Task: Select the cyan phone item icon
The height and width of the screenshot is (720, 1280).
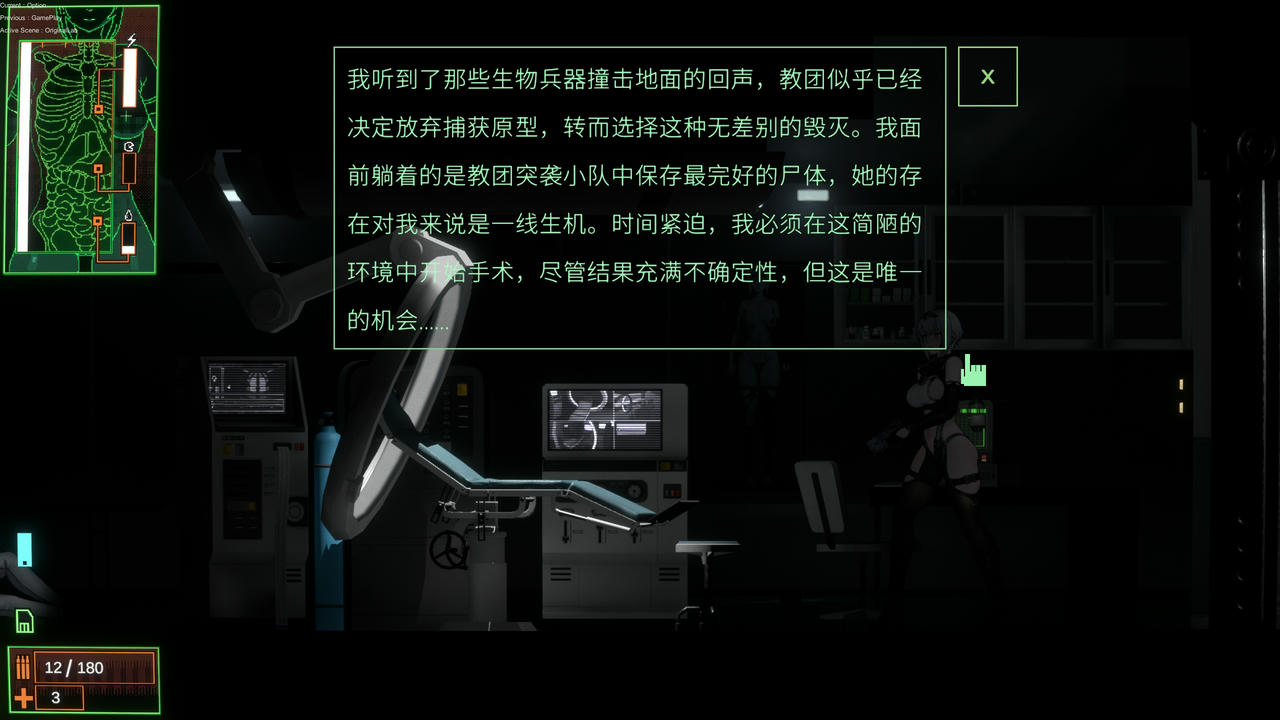Action: pos(24,548)
